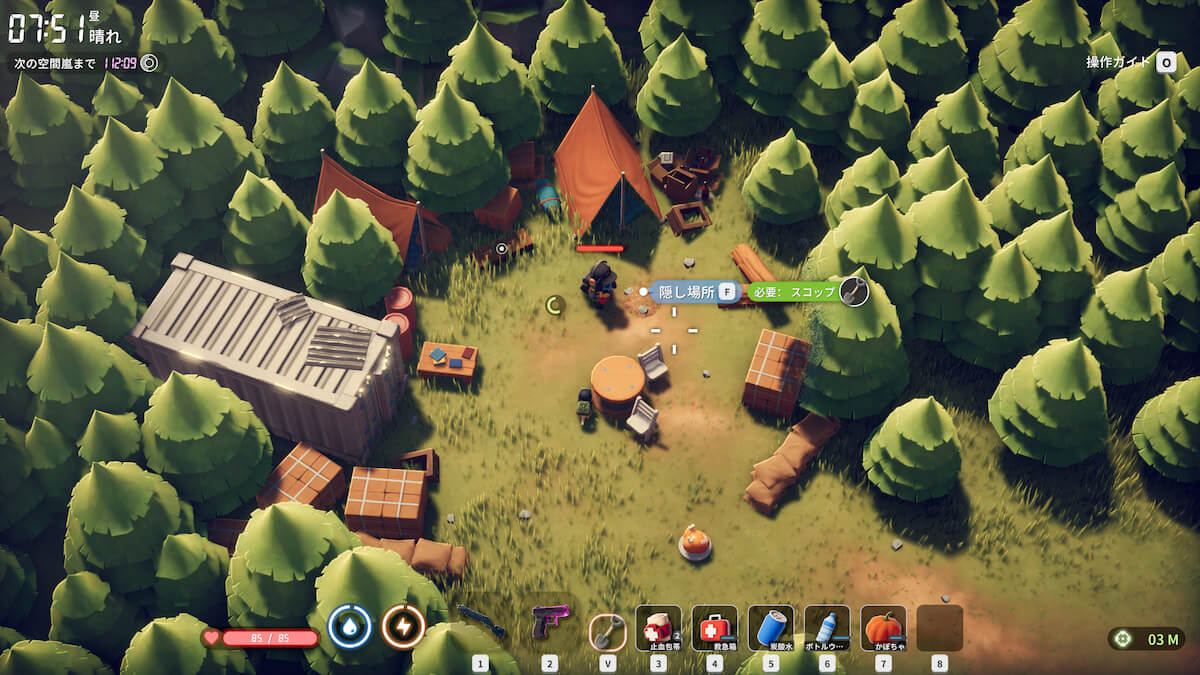Select the 救急箱 first aid kit slot
The height and width of the screenshot is (675, 1200).
click(x=714, y=628)
